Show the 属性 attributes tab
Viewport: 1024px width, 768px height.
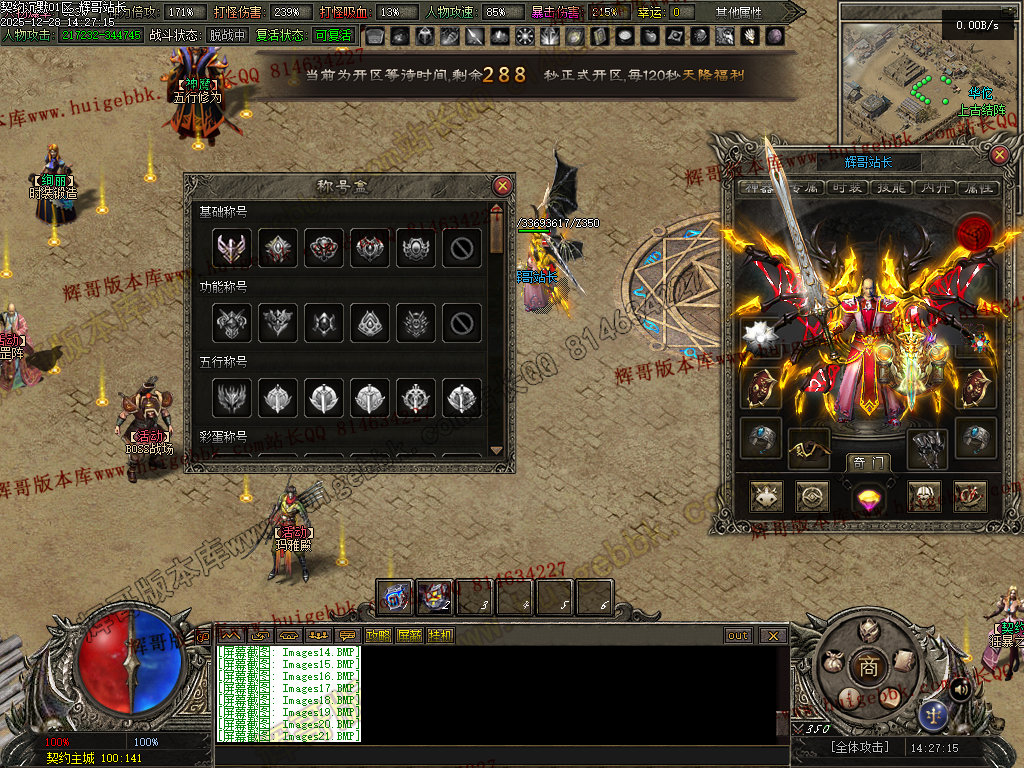pyautogui.click(x=976, y=188)
